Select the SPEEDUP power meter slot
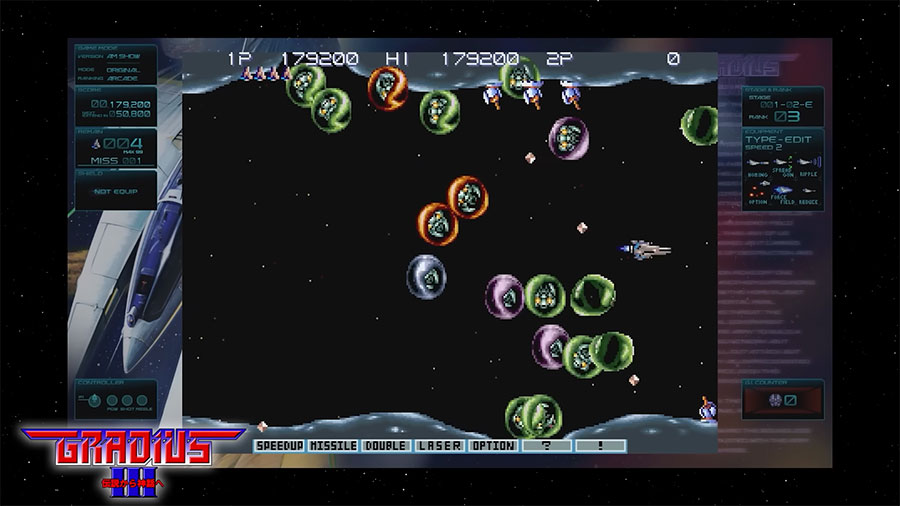This screenshot has height=506, width=900. tap(280, 445)
